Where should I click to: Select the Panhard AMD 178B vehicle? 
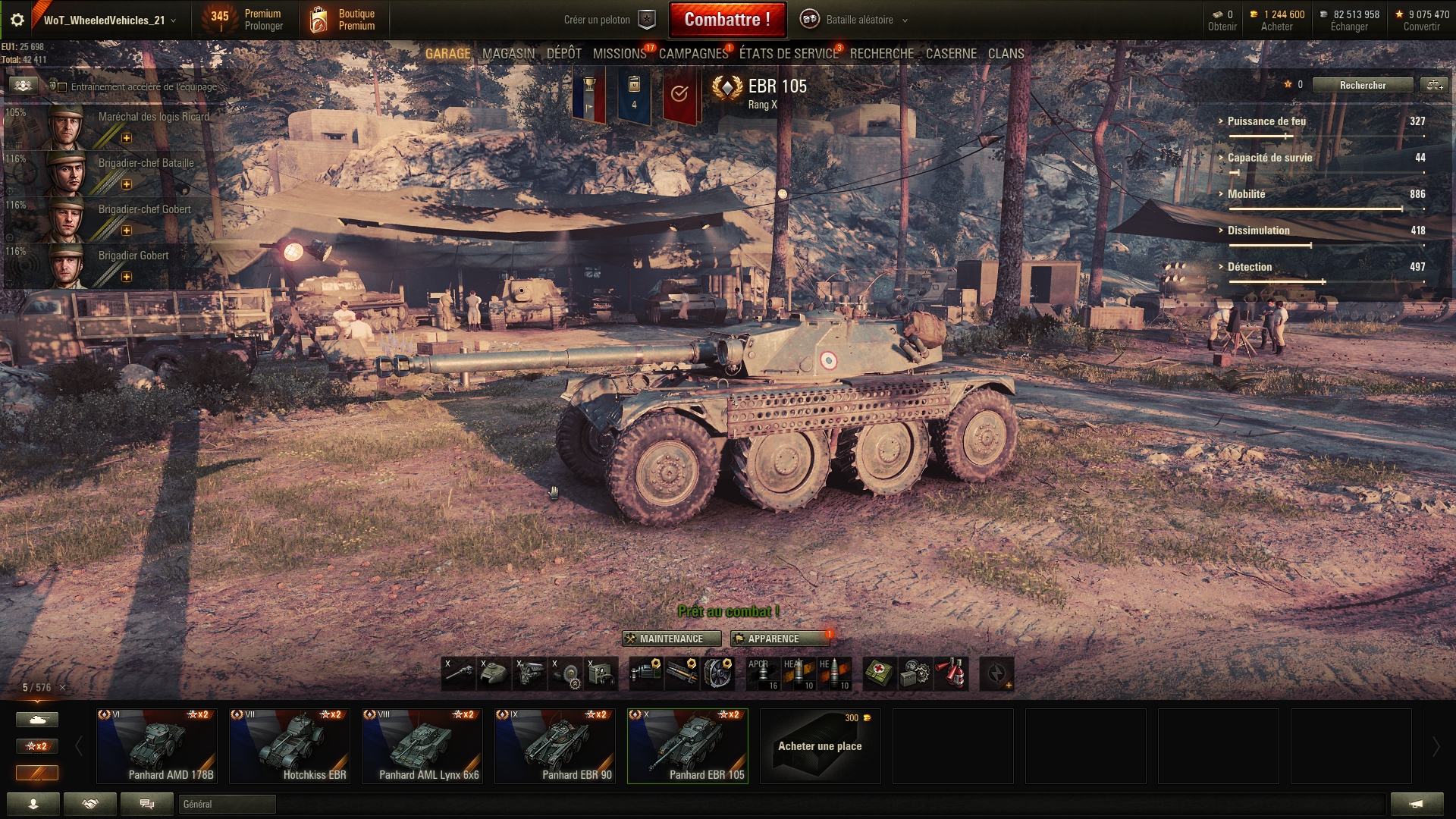[x=157, y=746]
